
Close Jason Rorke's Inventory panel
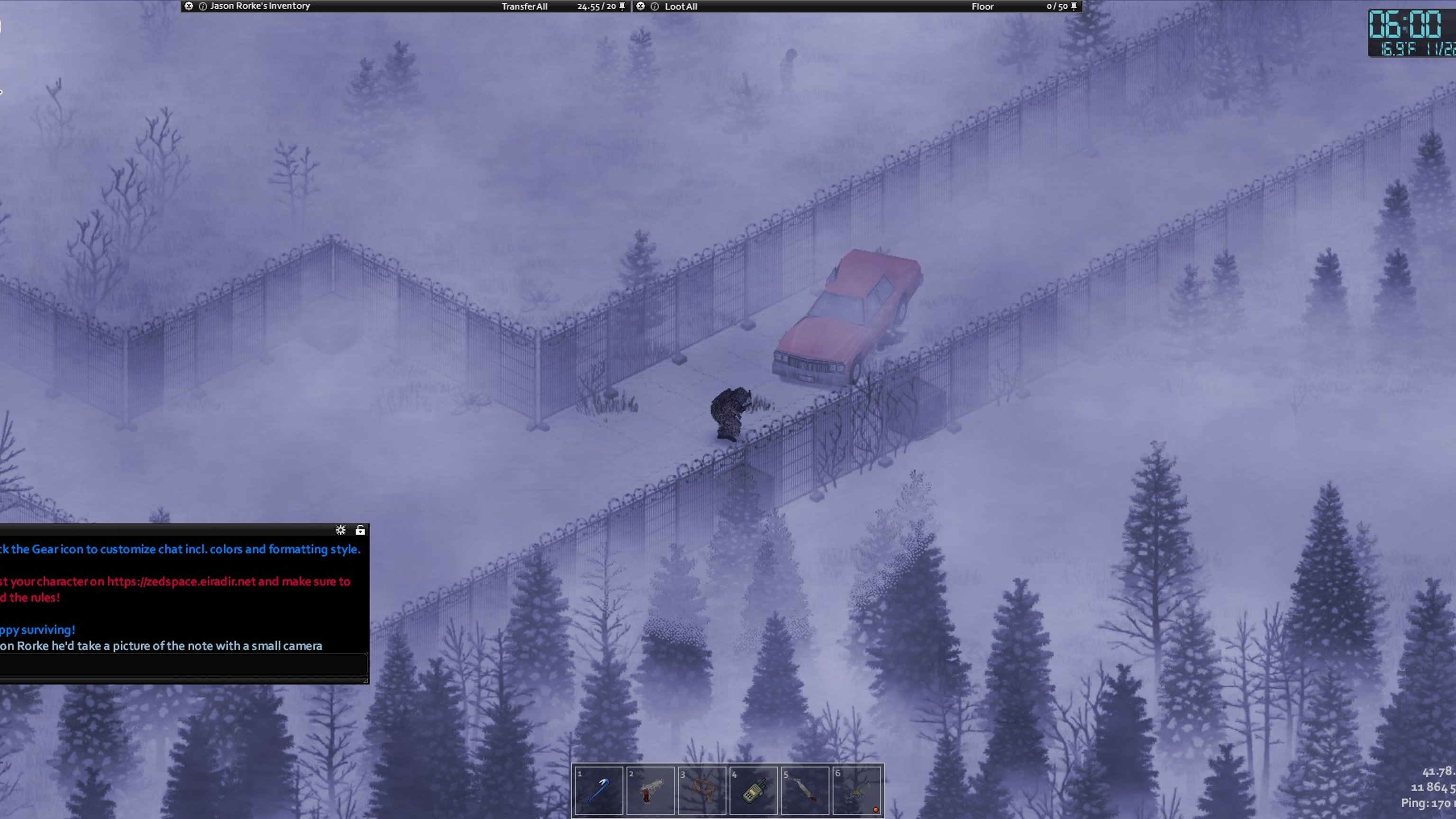[189, 6]
